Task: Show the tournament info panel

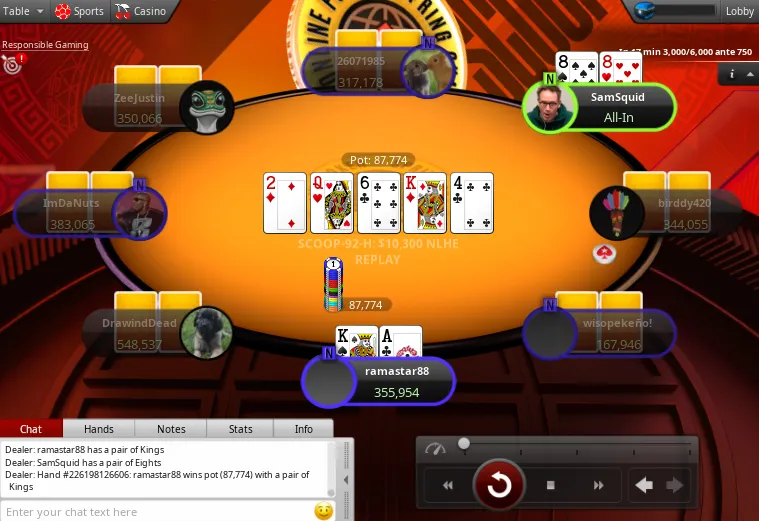Action: (x=732, y=73)
